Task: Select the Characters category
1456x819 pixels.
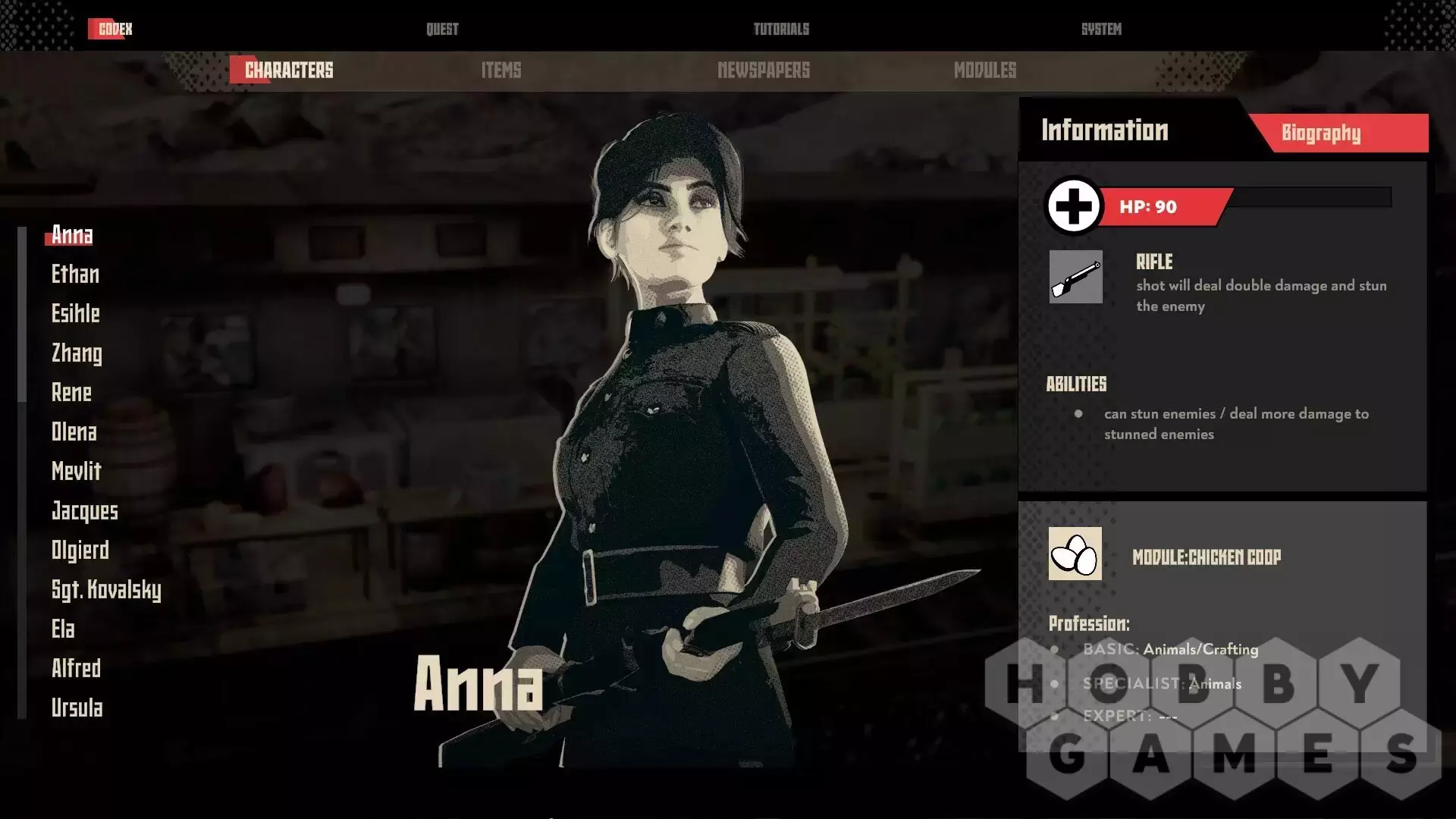Action: (288, 71)
